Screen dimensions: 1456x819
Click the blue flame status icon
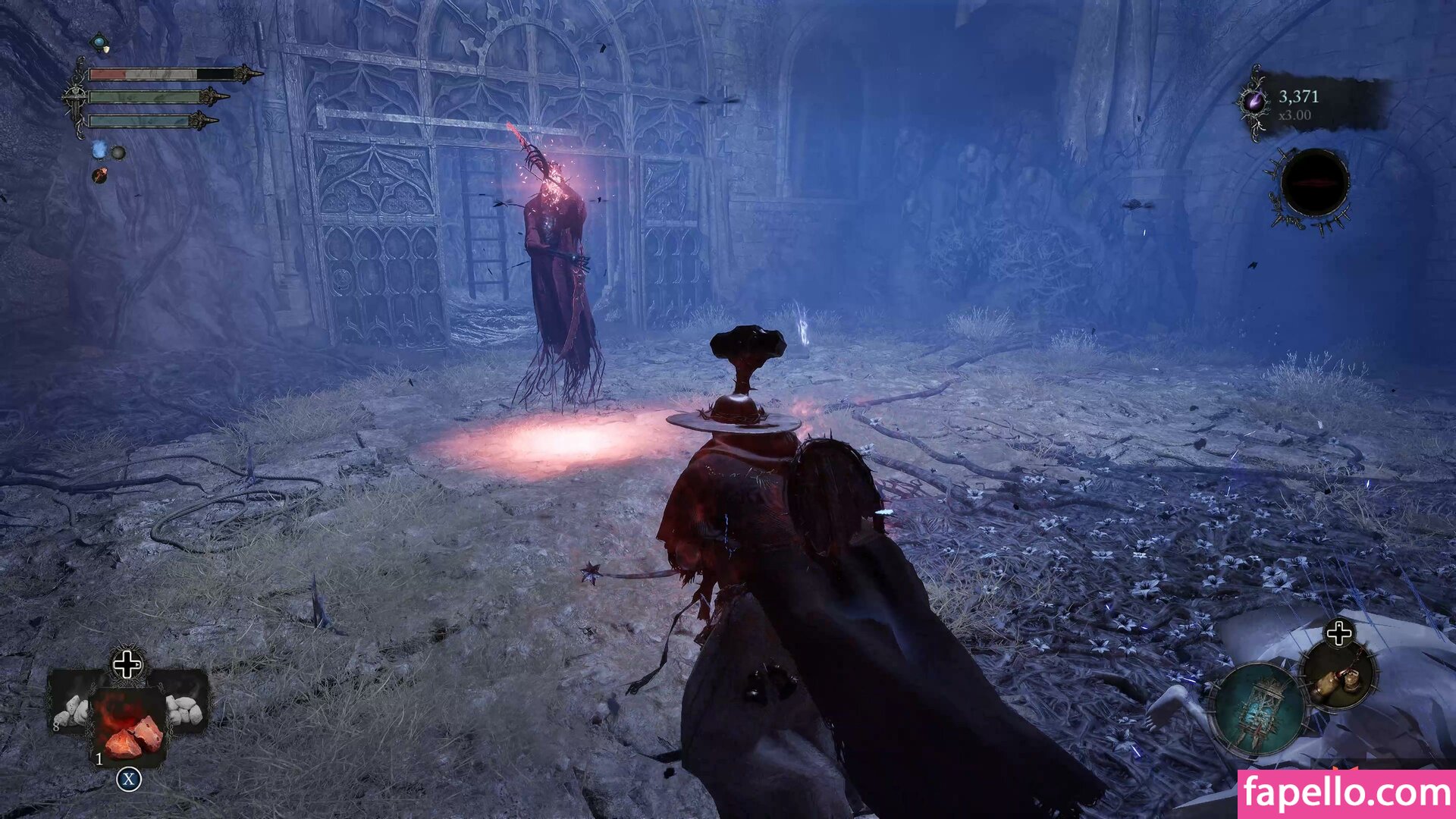(x=99, y=151)
